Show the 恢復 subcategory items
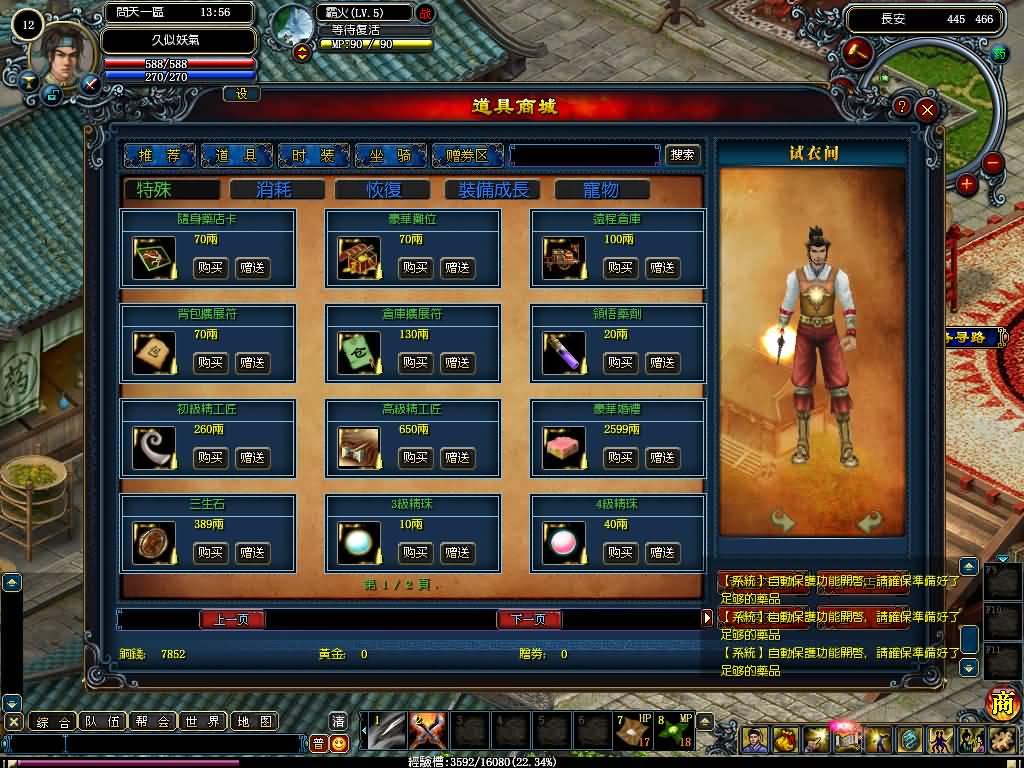Viewport: 1024px width, 768px height. click(385, 189)
